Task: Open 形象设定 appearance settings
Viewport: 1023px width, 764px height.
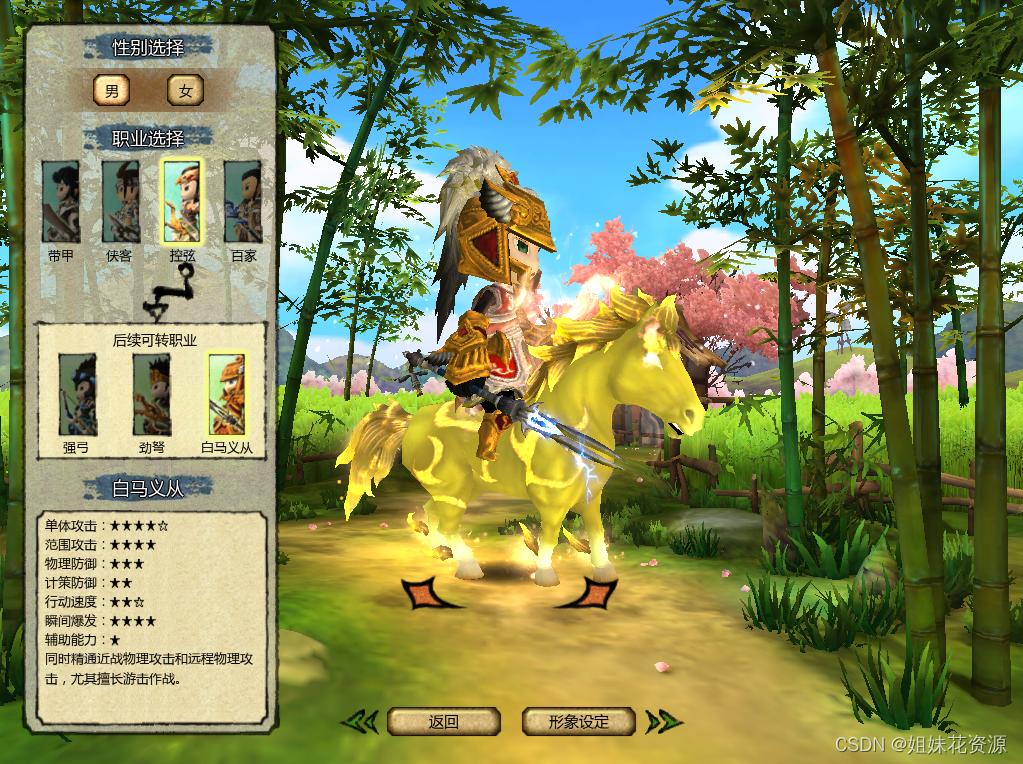Action: [579, 721]
